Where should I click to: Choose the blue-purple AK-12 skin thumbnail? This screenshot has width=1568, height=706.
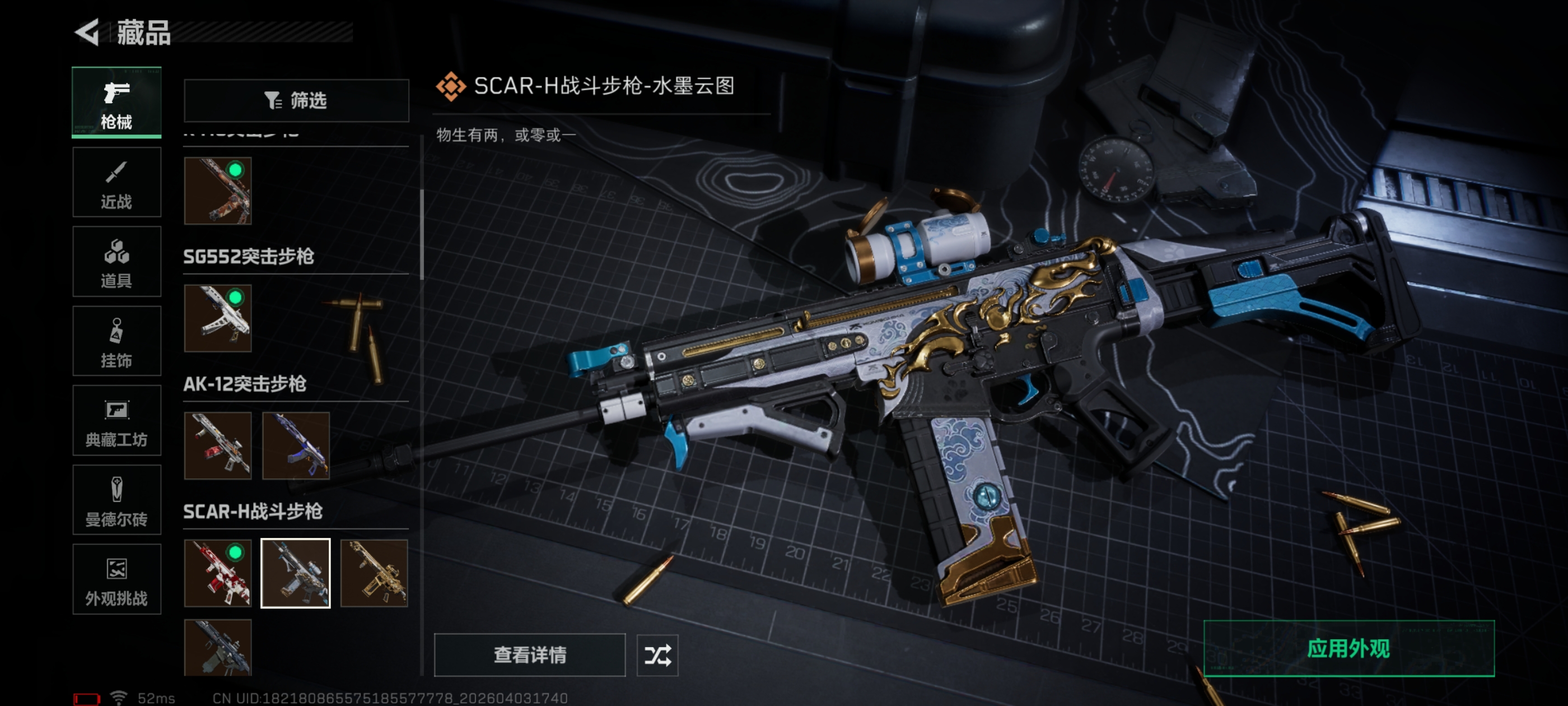click(296, 445)
